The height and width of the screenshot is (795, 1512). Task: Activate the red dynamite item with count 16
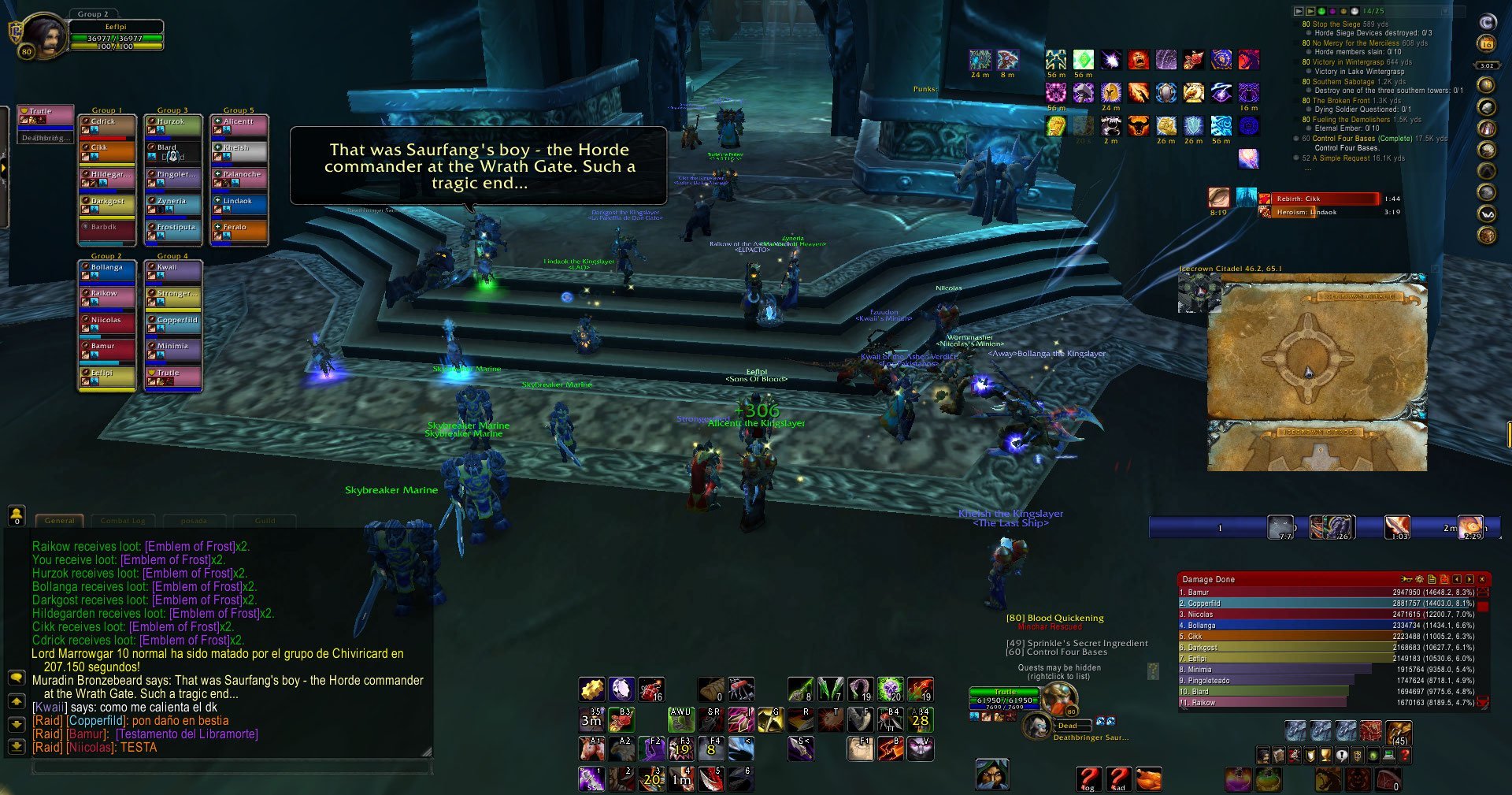pos(651,689)
